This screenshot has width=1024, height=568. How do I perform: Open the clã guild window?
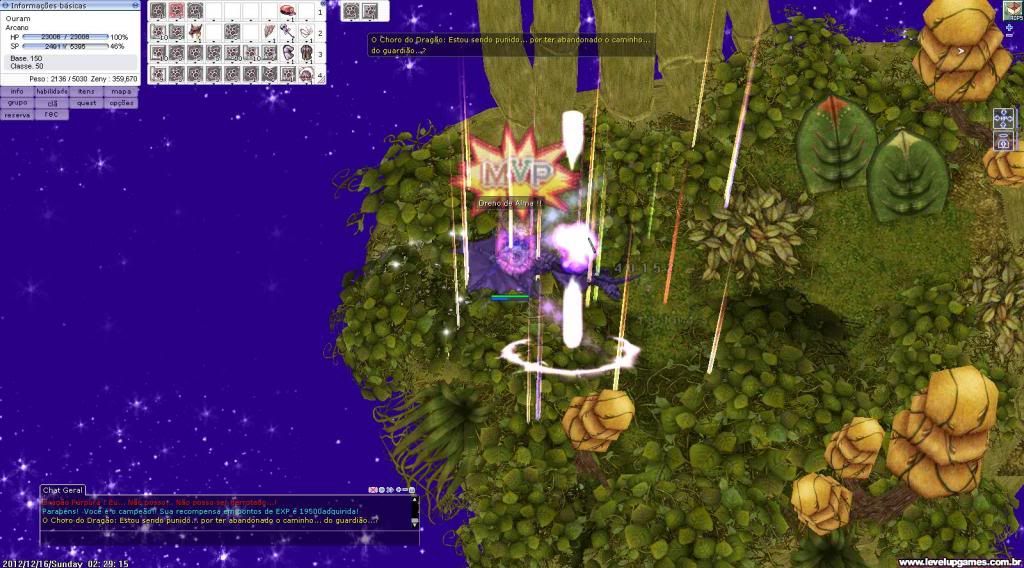tap(52, 103)
